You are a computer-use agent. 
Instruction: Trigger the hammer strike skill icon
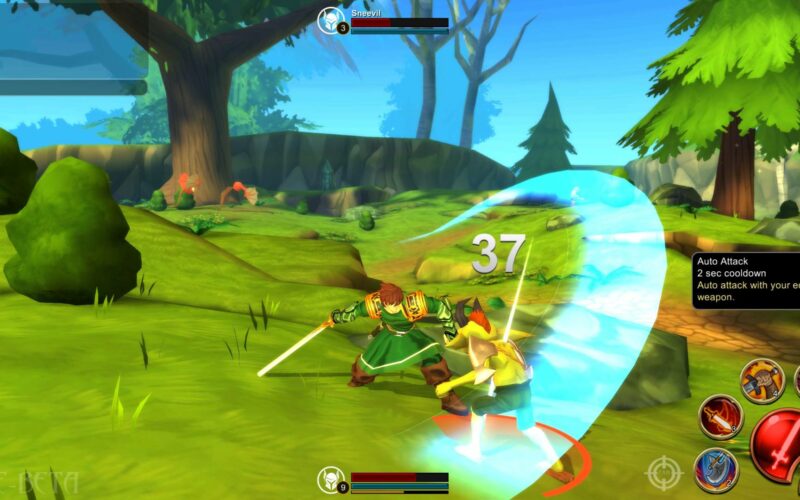(x=762, y=380)
